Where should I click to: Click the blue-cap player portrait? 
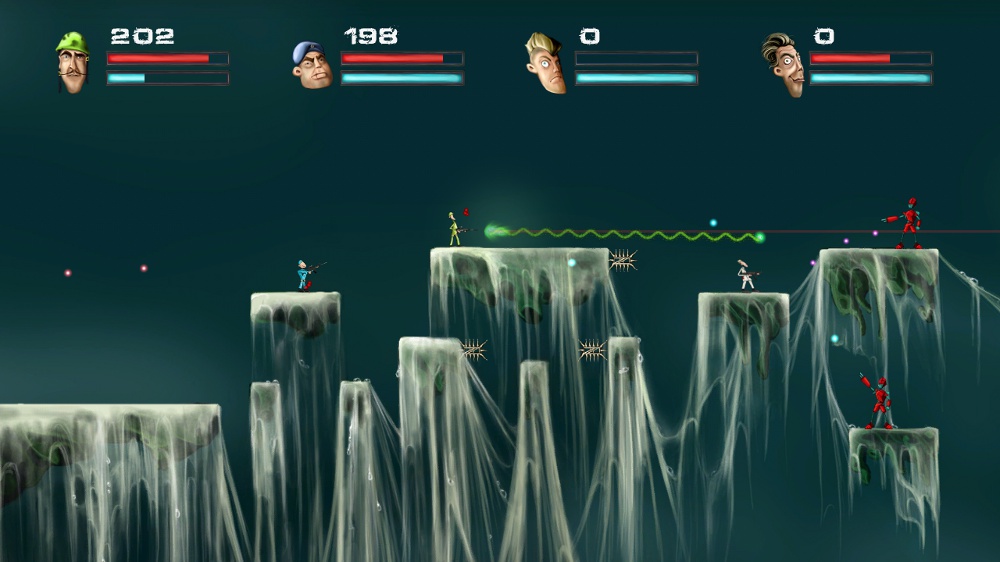coord(311,65)
